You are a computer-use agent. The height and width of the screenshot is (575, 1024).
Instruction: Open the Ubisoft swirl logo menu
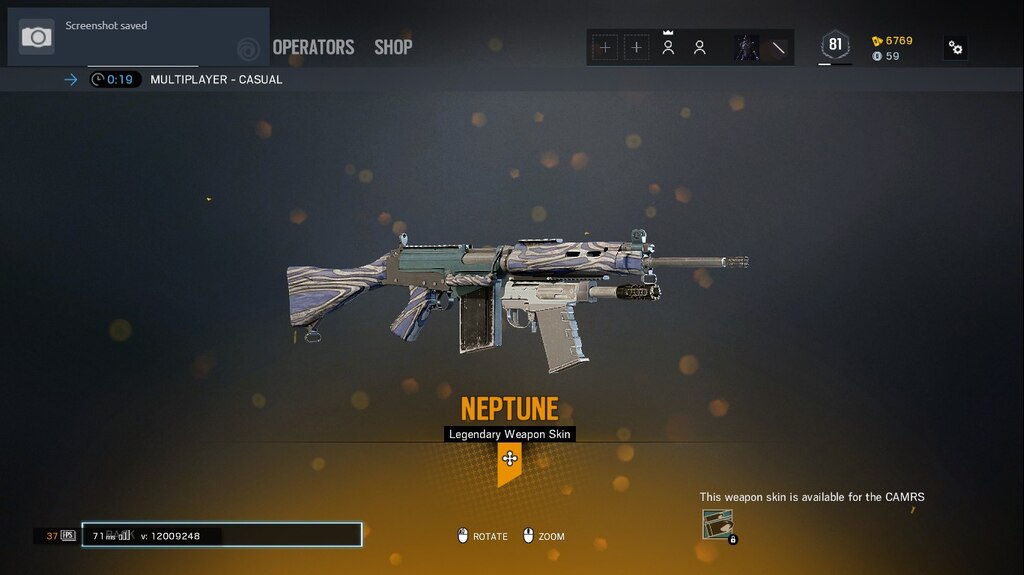click(x=248, y=48)
